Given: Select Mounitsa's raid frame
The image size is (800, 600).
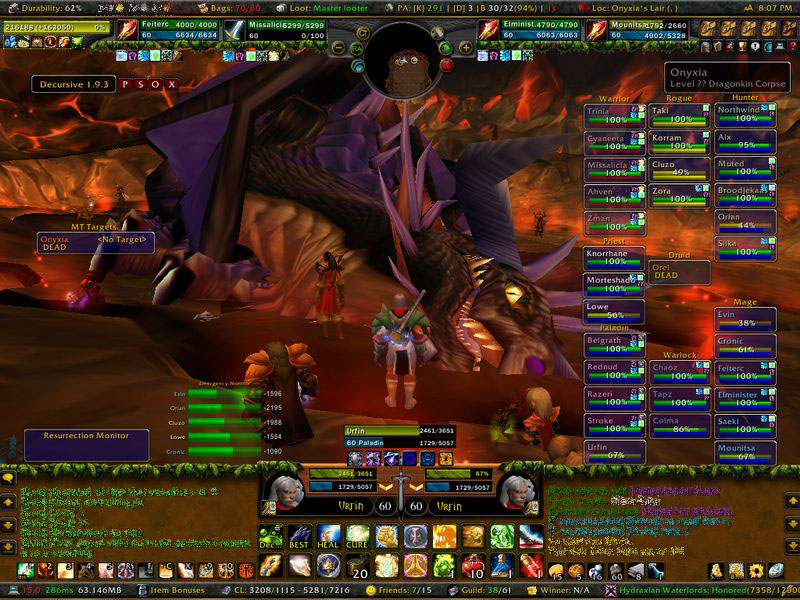Looking at the screenshot, I should (x=745, y=452).
